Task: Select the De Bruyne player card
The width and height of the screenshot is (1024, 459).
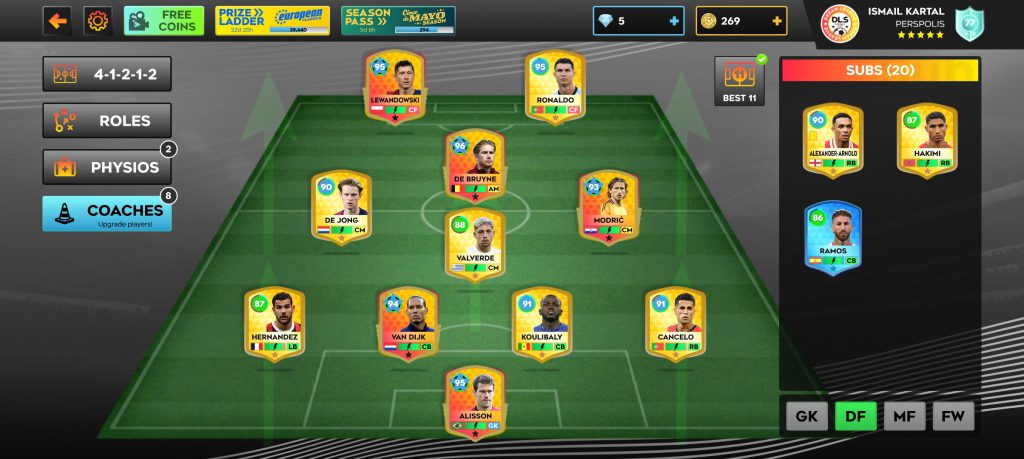Action: point(475,167)
